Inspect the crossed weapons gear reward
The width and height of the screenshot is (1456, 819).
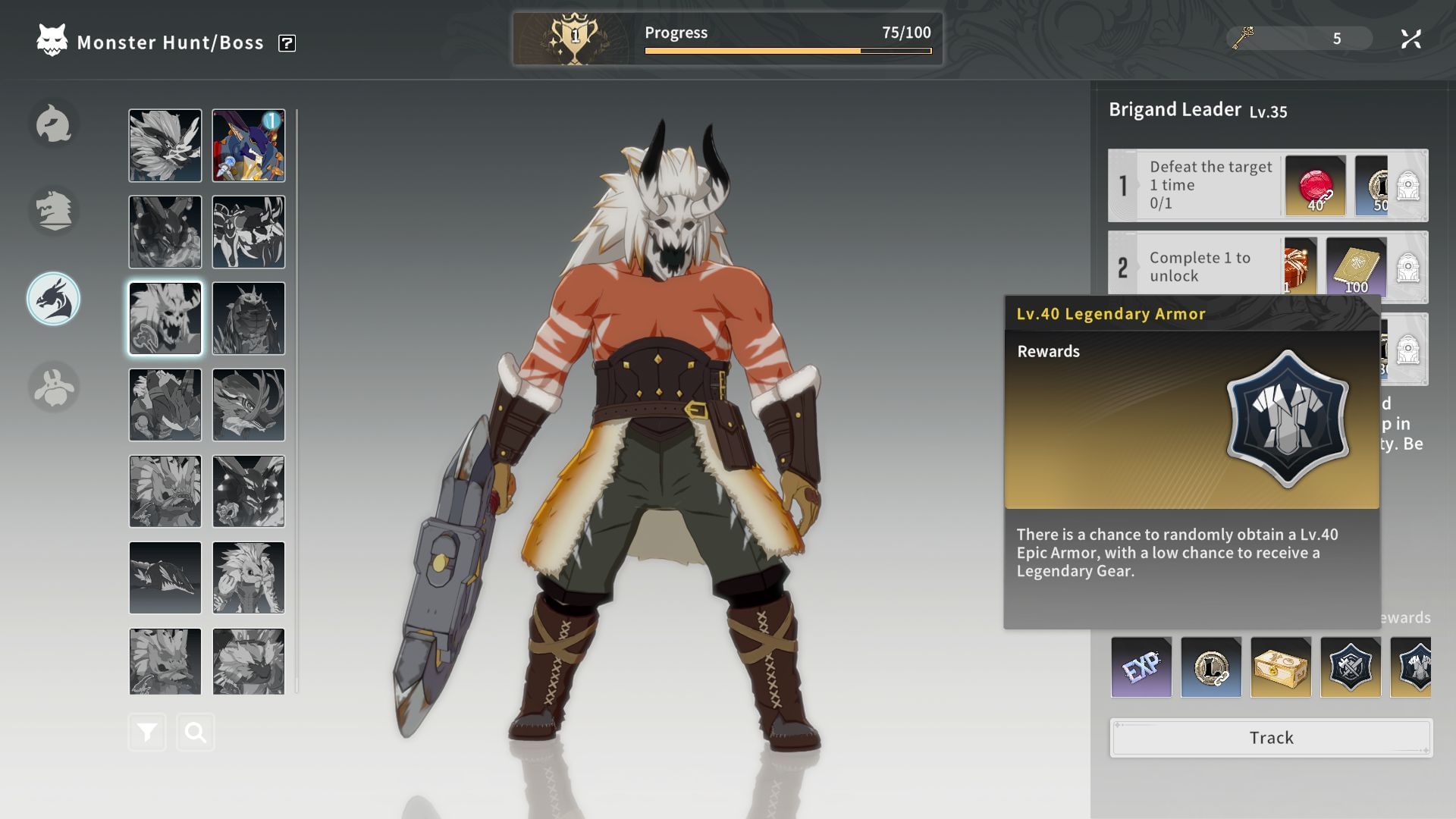1351,667
